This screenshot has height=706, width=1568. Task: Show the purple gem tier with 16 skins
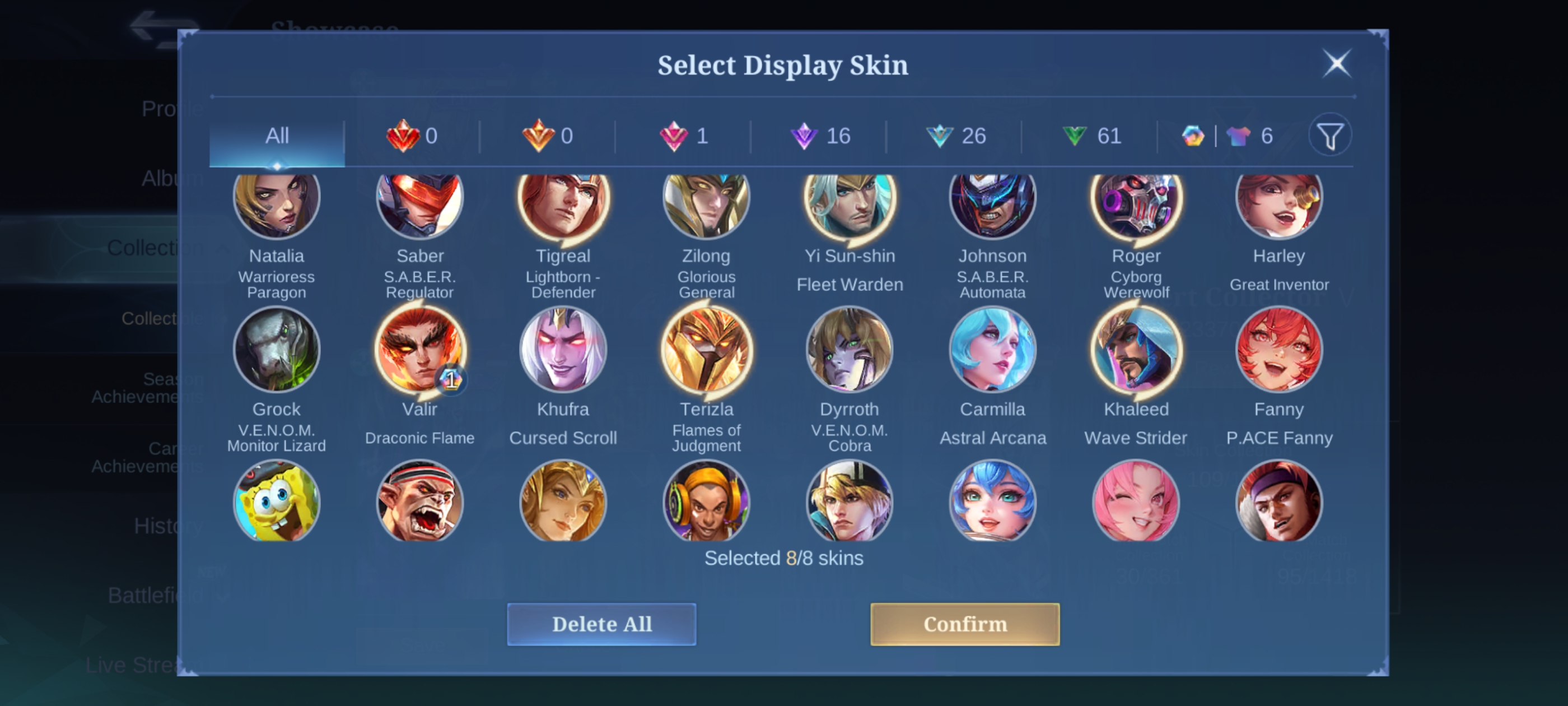point(819,136)
